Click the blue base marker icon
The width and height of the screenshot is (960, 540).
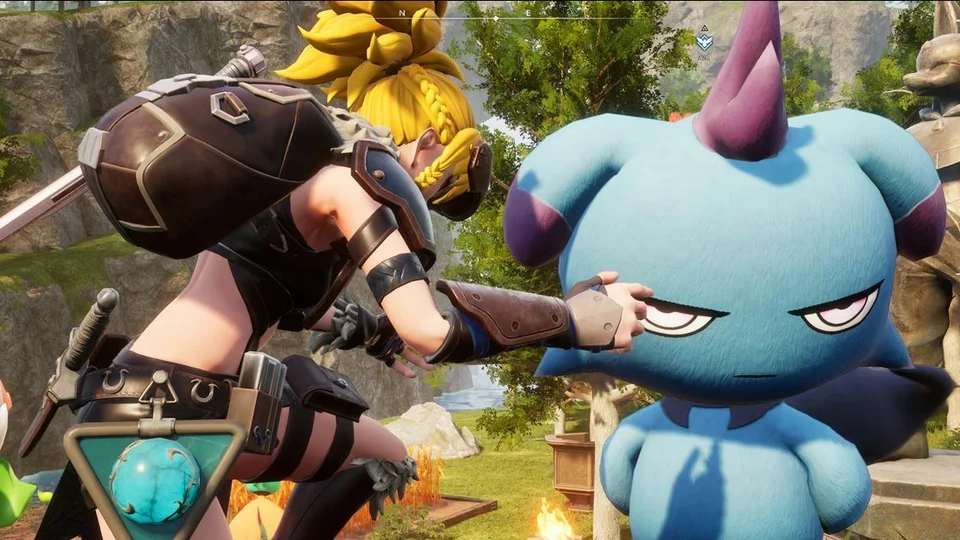click(705, 42)
